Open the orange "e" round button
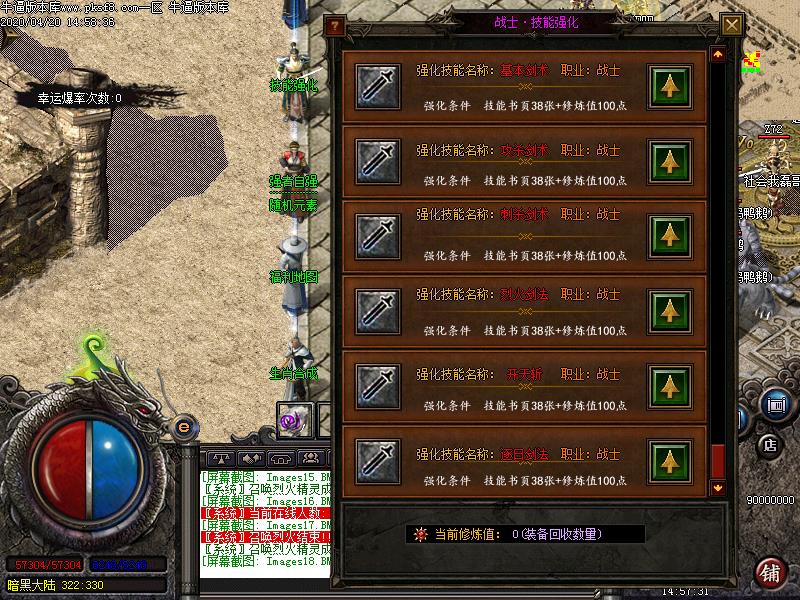The height and width of the screenshot is (600, 800). coord(183,427)
